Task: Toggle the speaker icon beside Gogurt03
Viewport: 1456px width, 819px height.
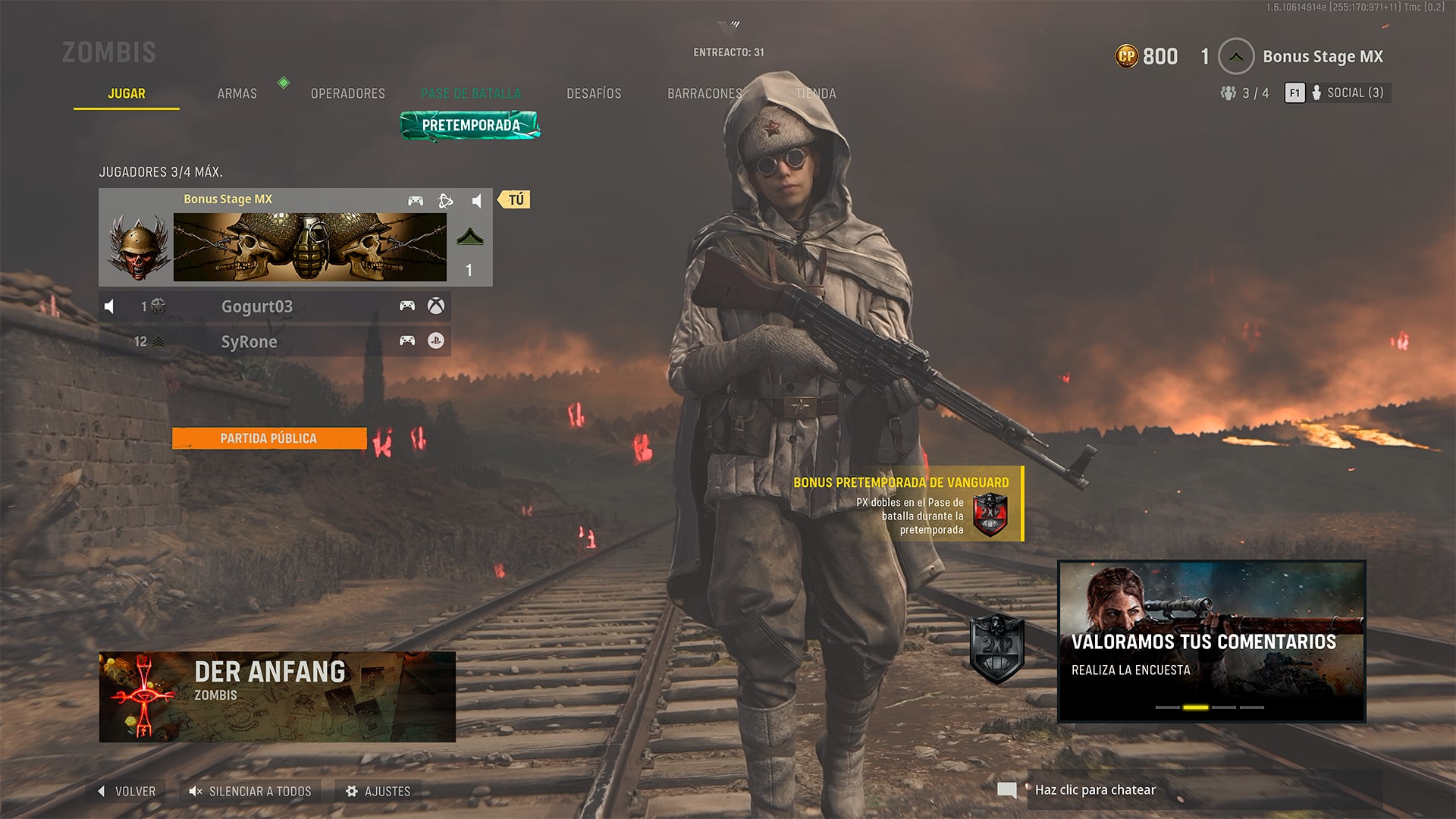Action: tap(110, 306)
